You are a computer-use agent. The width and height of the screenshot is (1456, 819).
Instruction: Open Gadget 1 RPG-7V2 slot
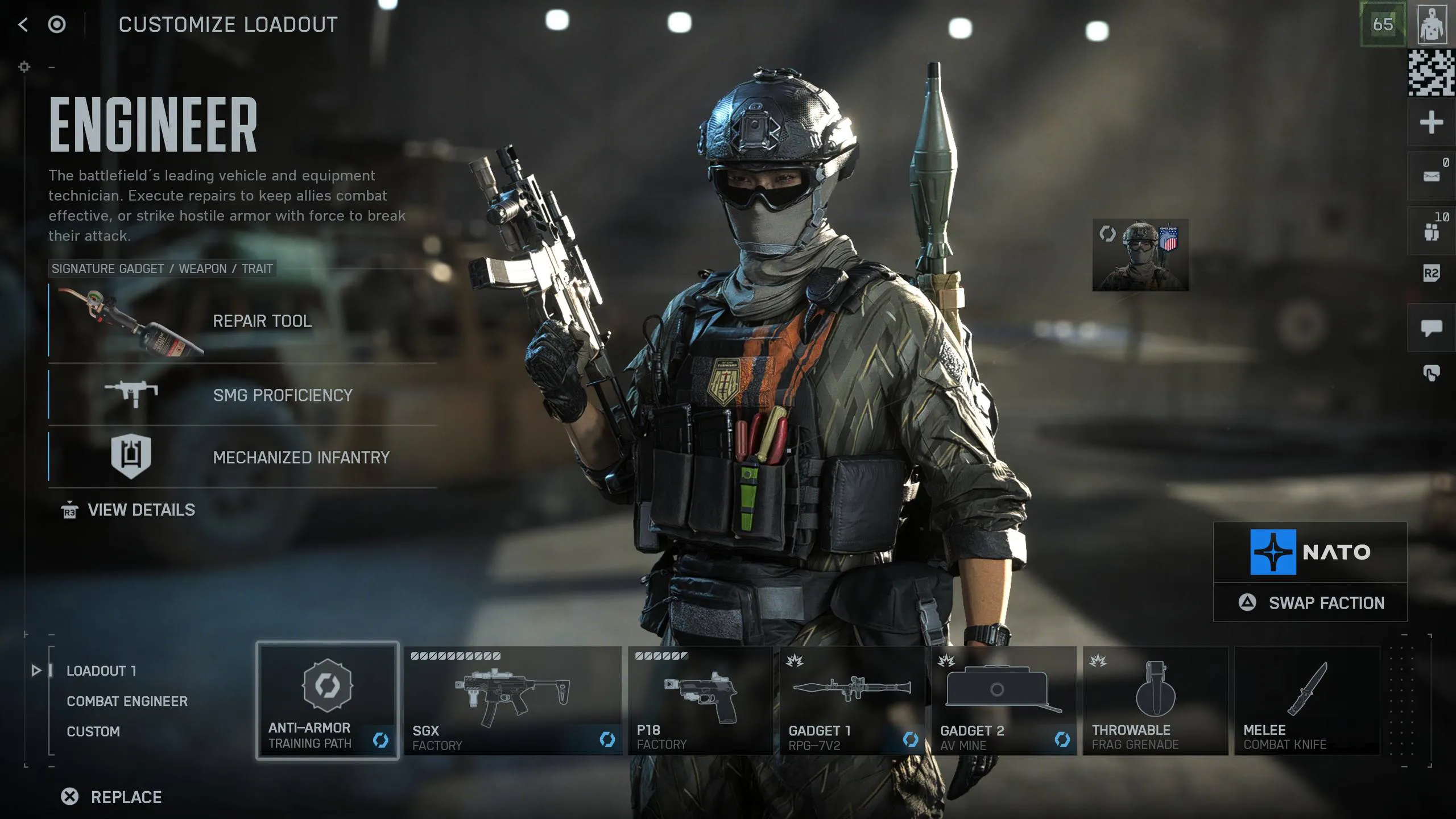(x=852, y=701)
